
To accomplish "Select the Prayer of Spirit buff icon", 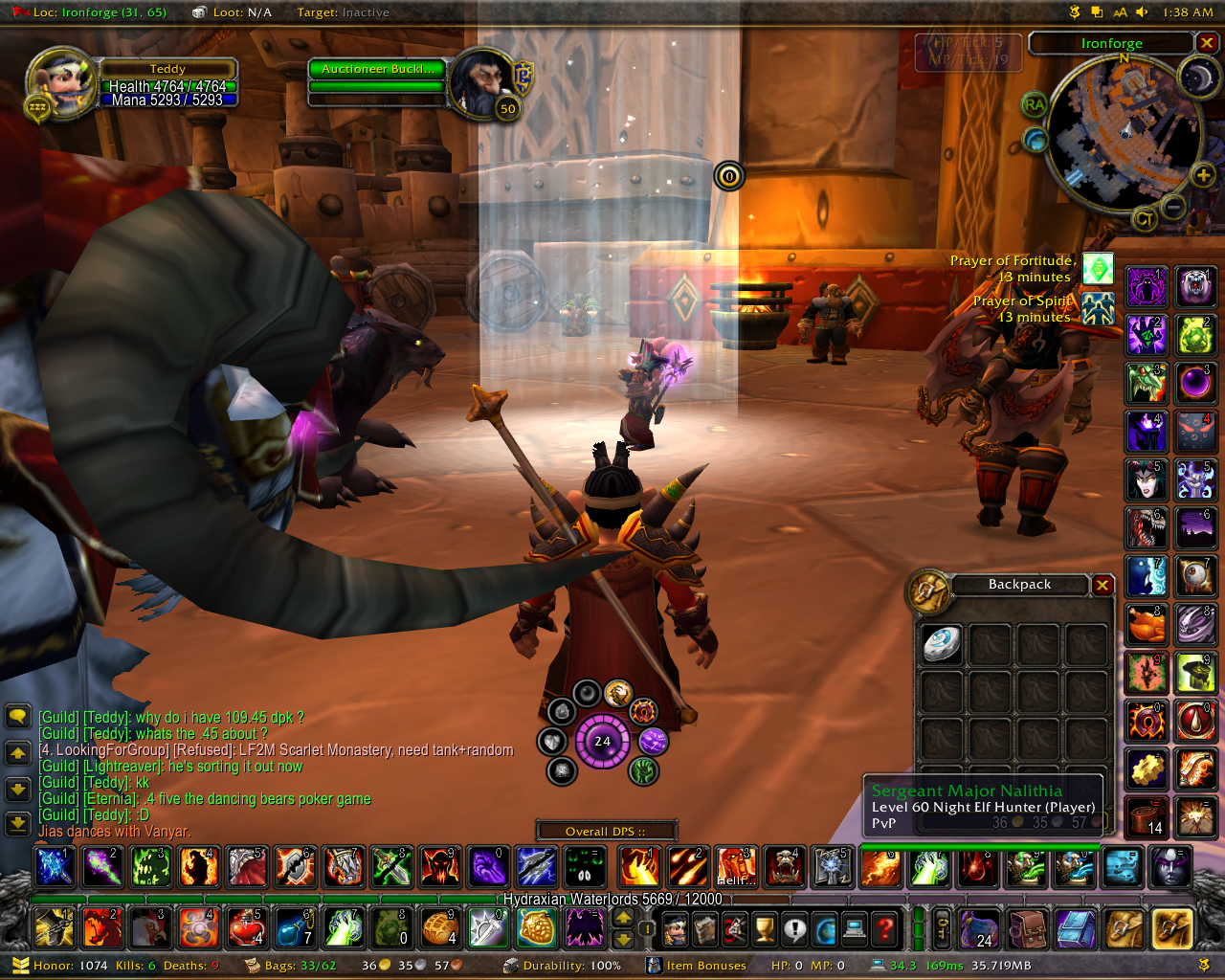I will (x=1098, y=308).
